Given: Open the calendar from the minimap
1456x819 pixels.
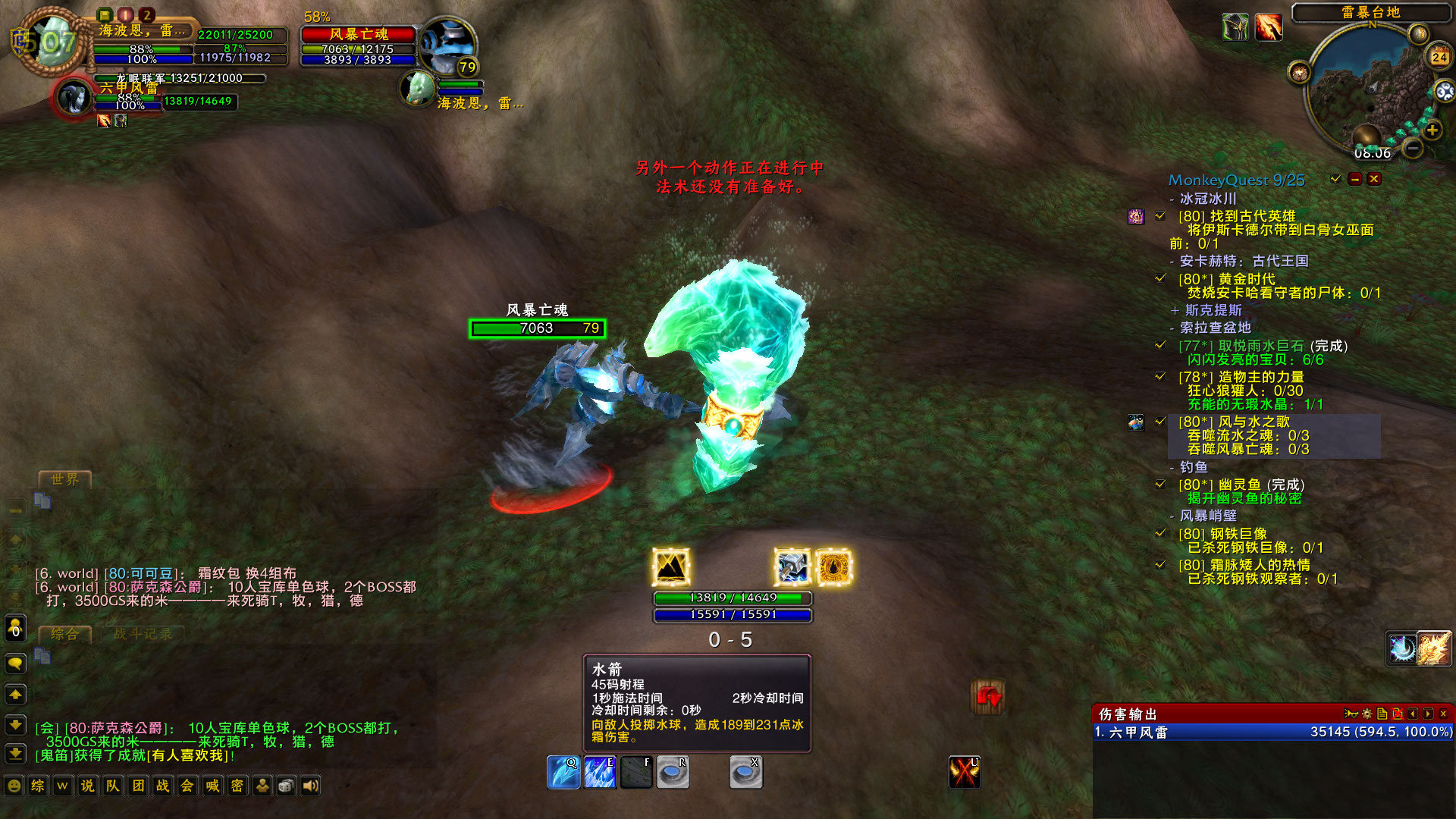Looking at the screenshot, I should click(x=1438, y=56).
